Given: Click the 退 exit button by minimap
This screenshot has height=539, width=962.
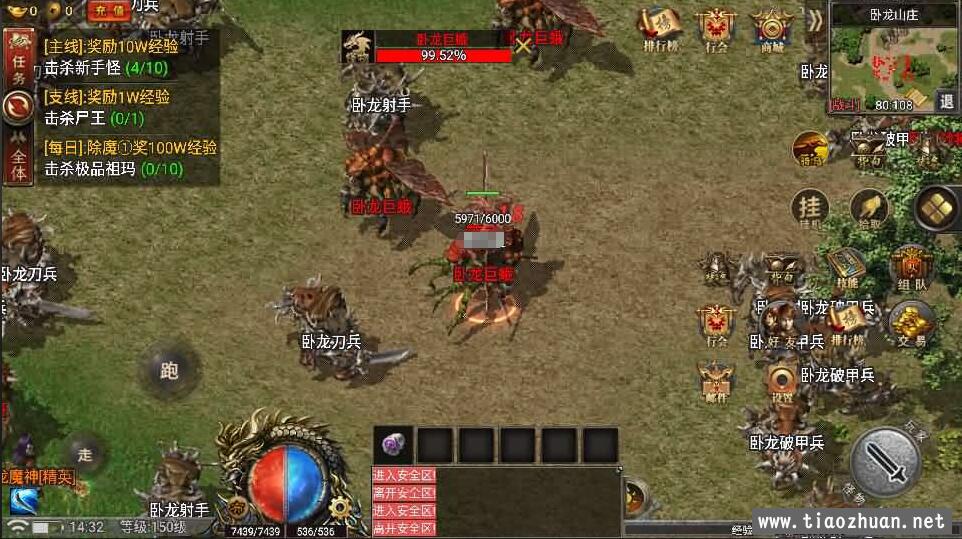Looking at the screenshot, I should pos(946,100).
